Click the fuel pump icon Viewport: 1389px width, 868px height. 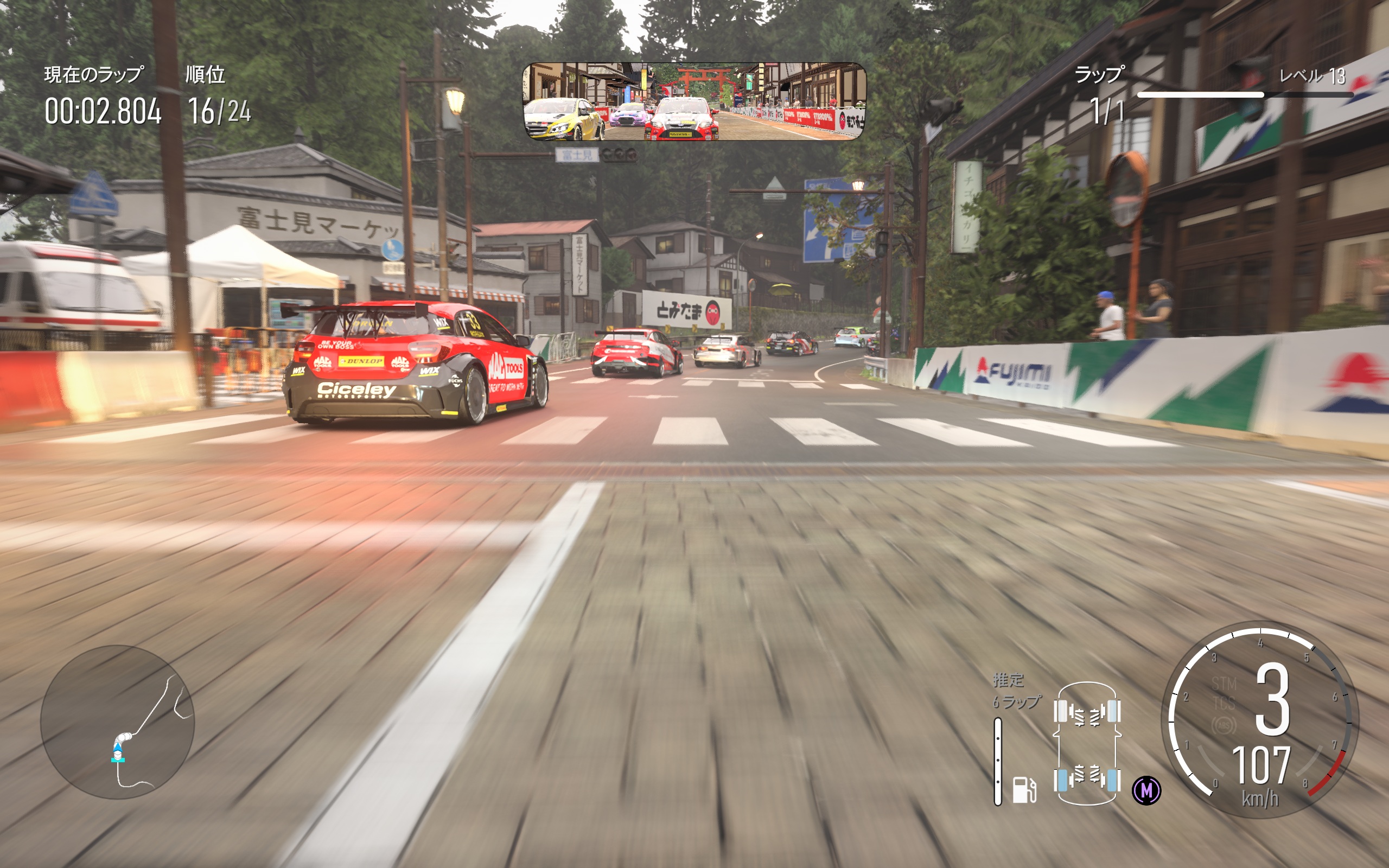coord(1023,789)
